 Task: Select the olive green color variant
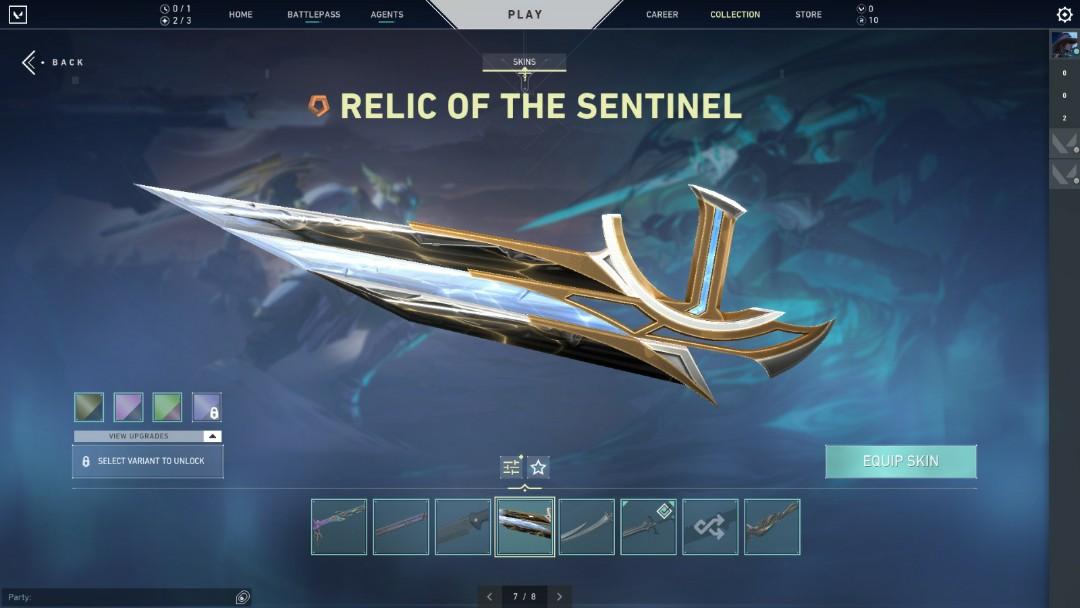89,407
